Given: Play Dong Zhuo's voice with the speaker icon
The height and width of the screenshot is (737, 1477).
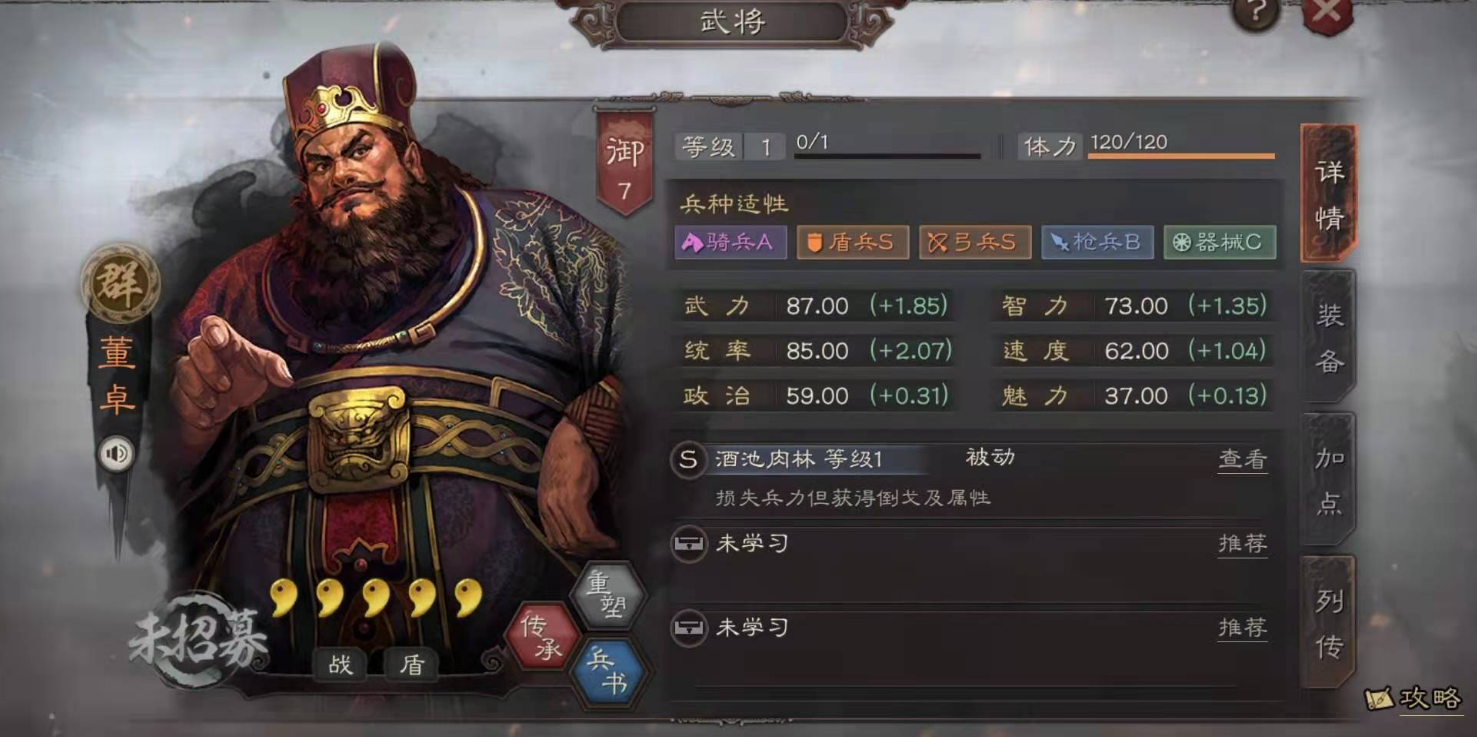Looking at the screenshot, I should (115, 453).
